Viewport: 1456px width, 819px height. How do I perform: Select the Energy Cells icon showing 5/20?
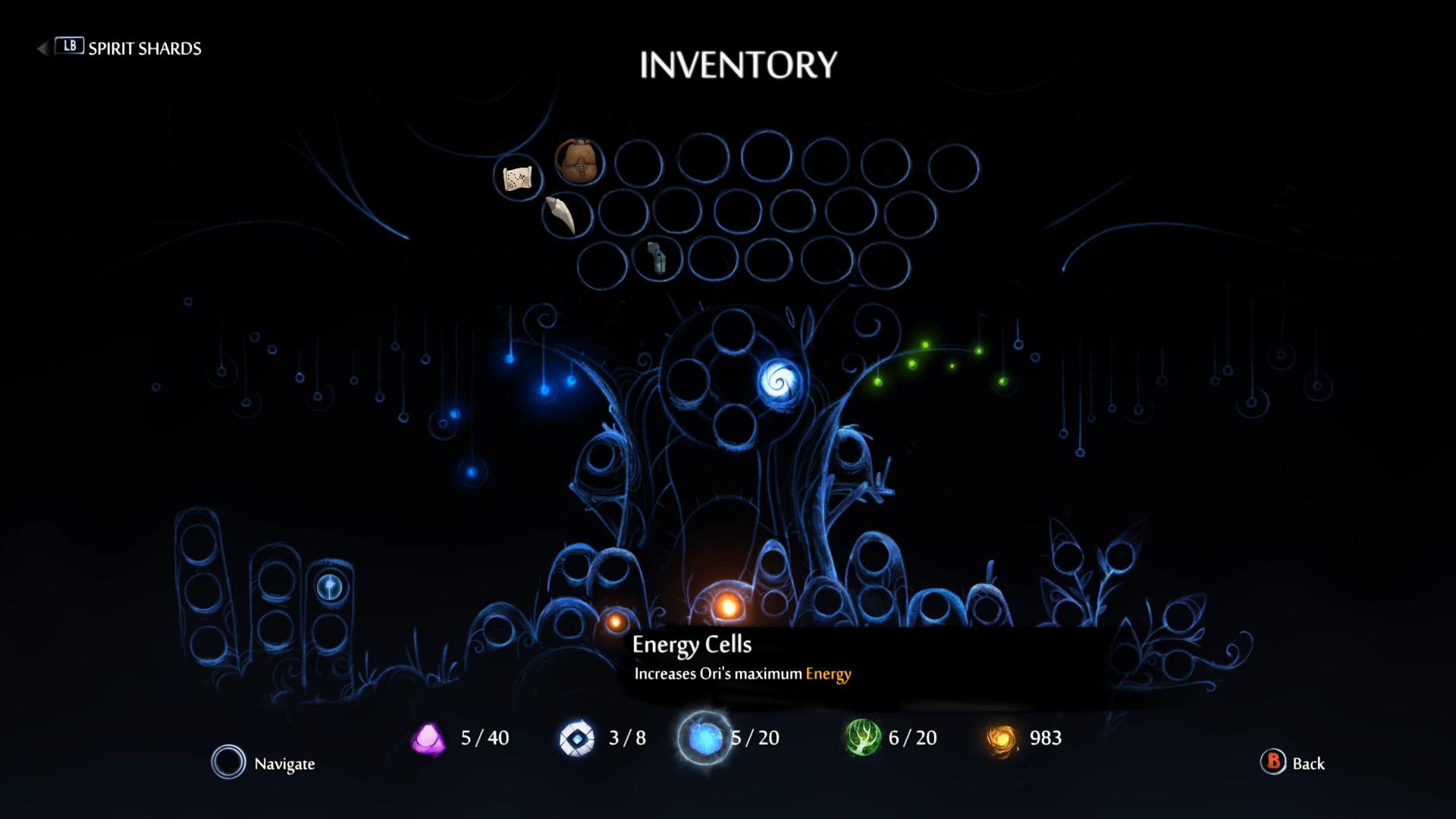coord(704,737)
